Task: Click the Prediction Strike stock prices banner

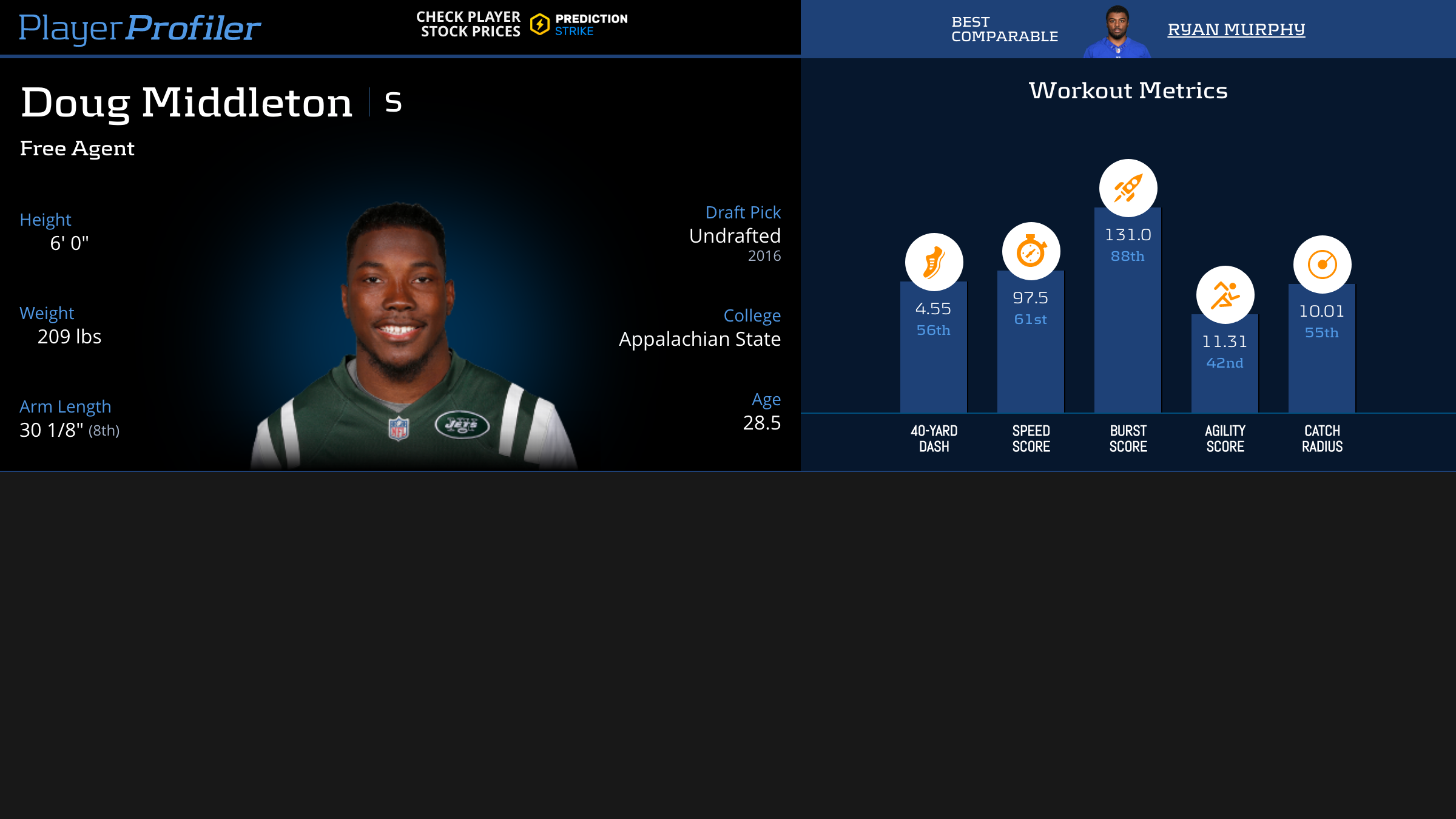Action: tap(522, 24)
